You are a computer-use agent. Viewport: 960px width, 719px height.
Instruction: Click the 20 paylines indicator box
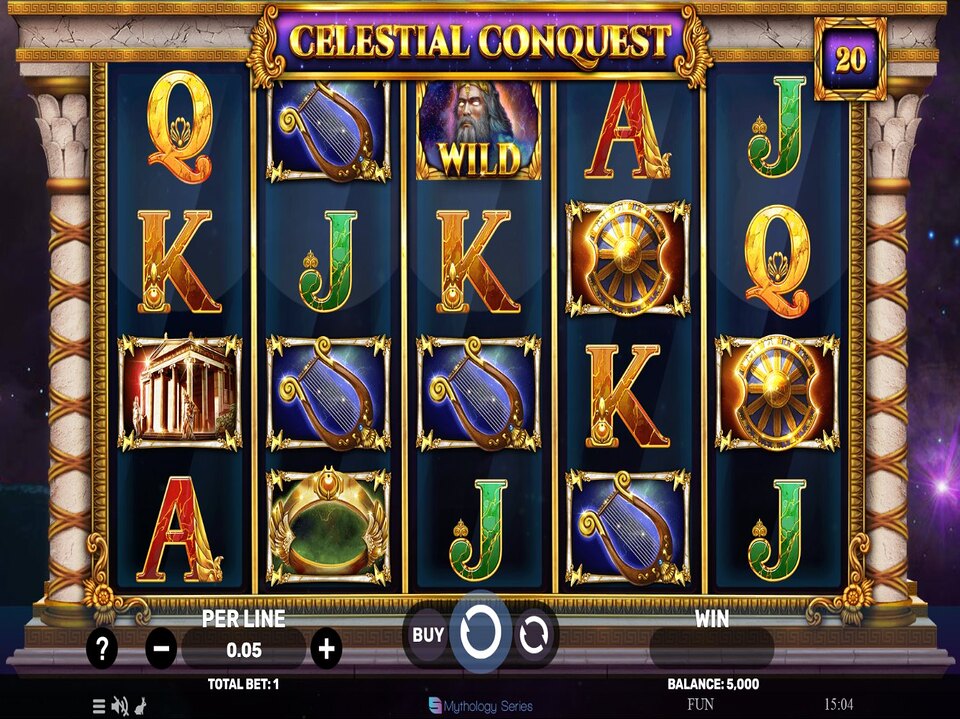(850, 59)
